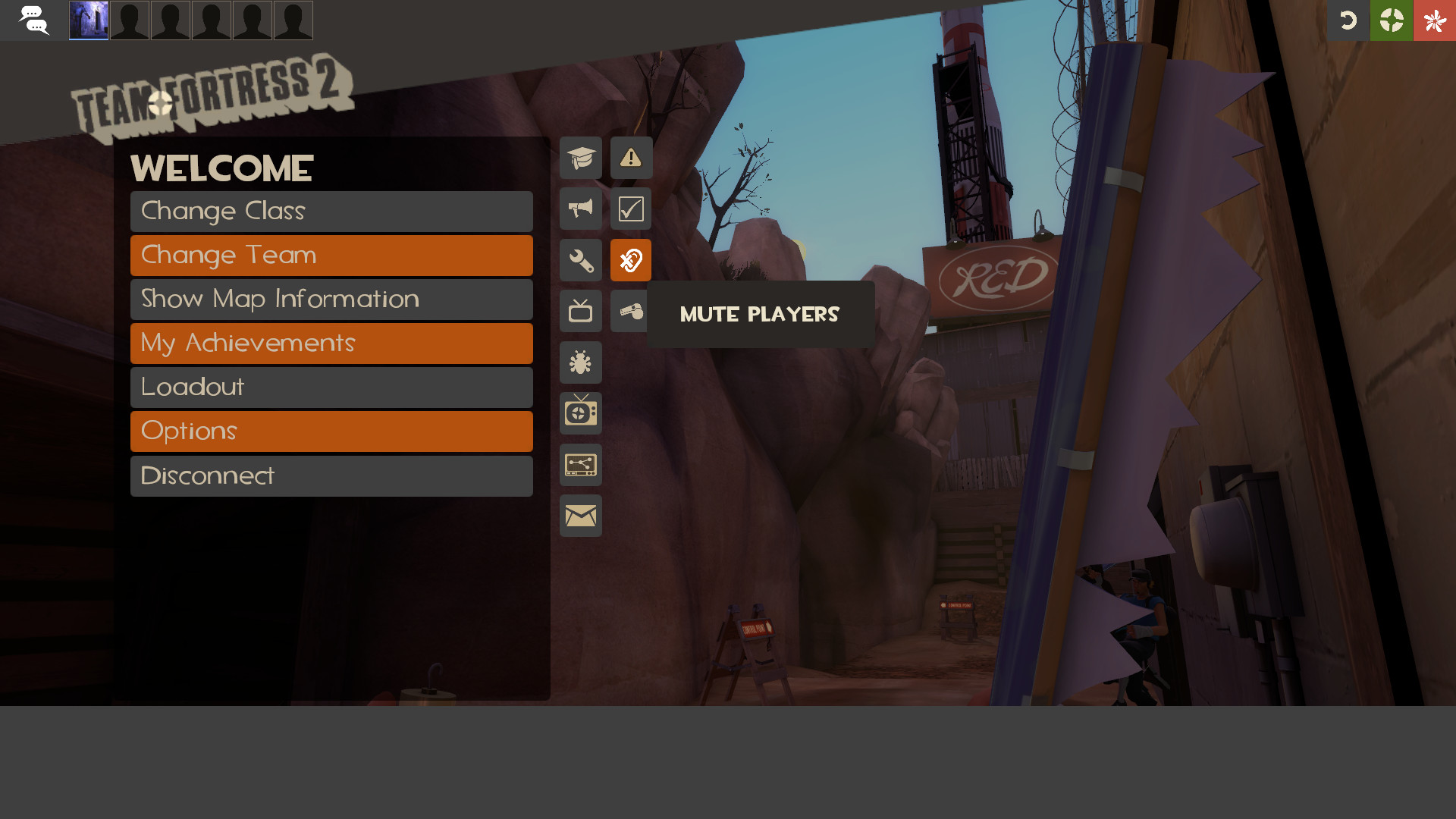The height and width of the screenshot is (819, 1456).
Task: Open messages with the envelope icon
Action: tap(580, 516)
